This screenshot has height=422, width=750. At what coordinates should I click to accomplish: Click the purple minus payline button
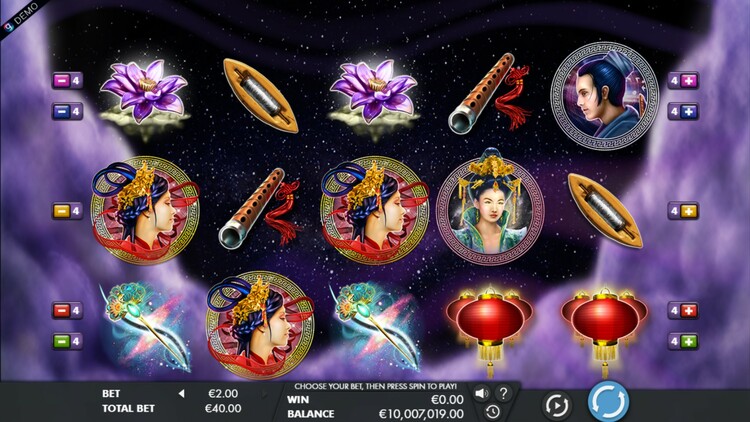[x=60, y=80]
